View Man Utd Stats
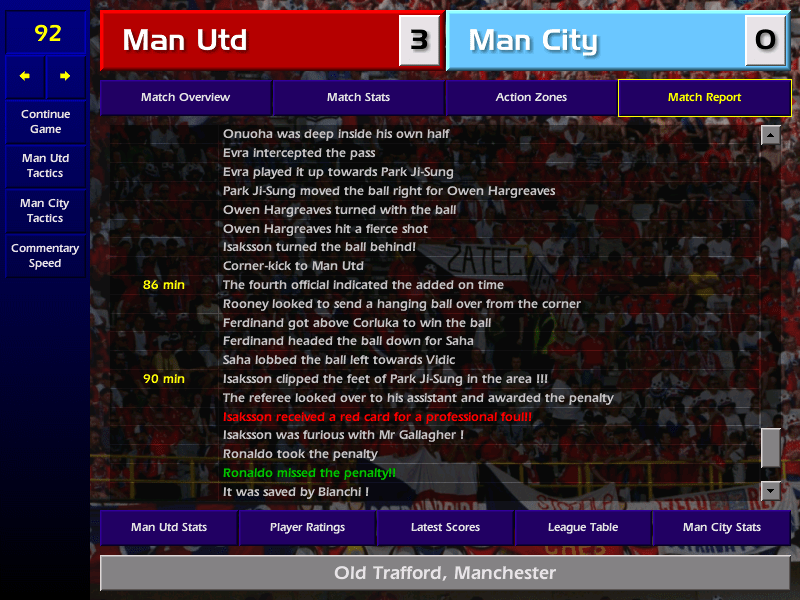The width and height of the screenshot is (800, 600). coord(168,527)
